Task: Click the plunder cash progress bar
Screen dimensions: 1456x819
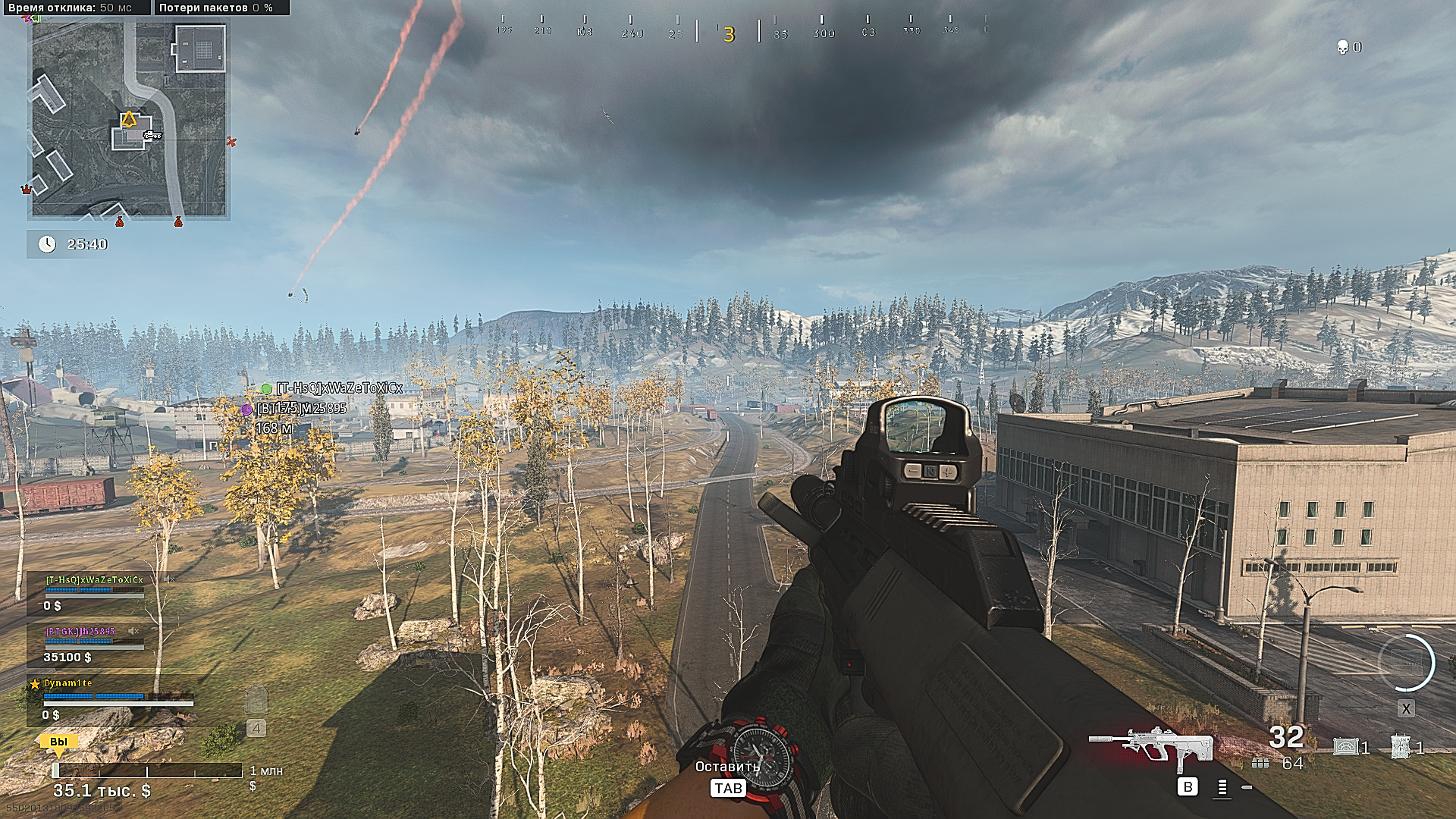Action: (147, 770)
